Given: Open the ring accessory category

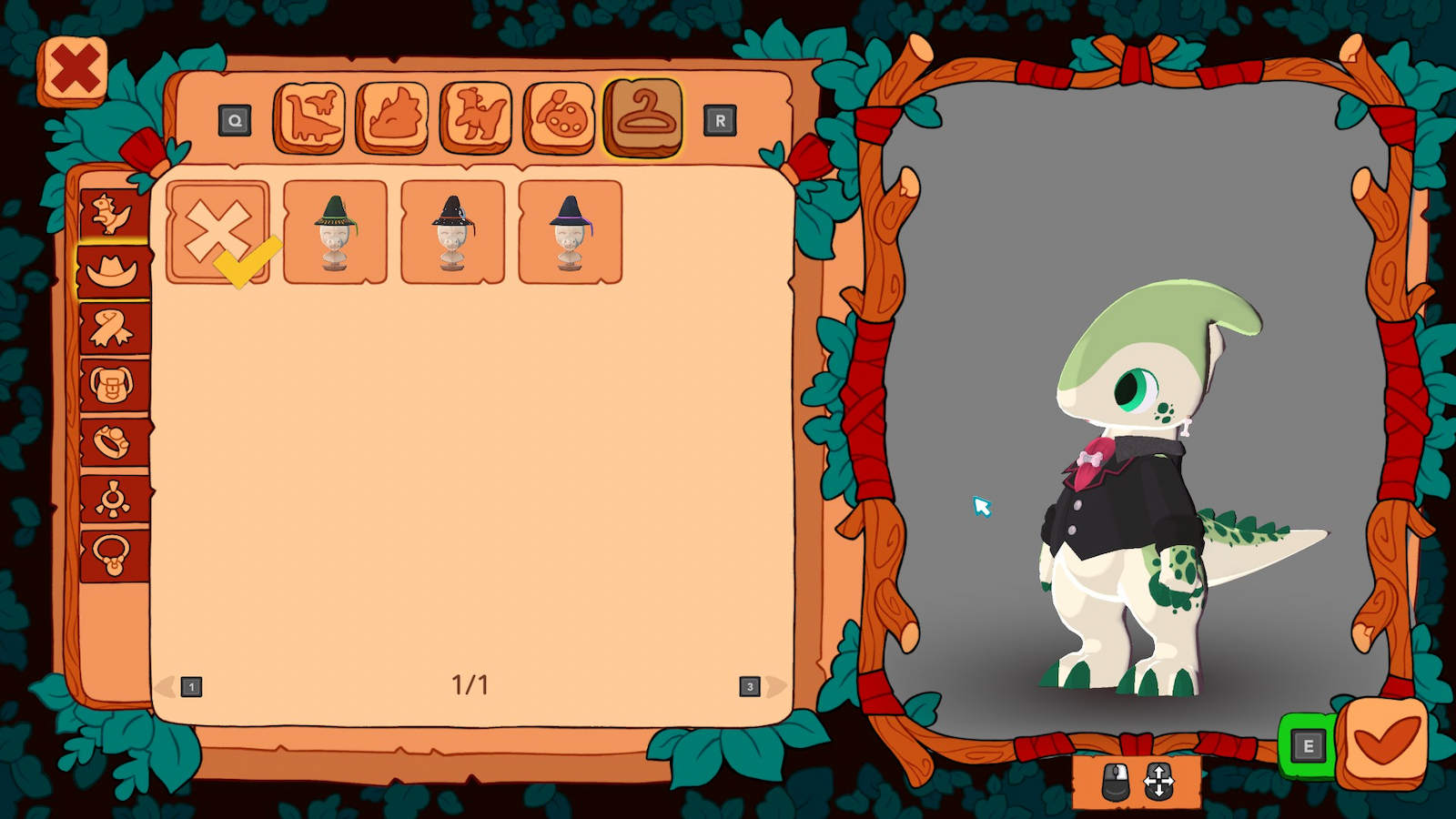Looking at the screenshot, I should (109, 436).
